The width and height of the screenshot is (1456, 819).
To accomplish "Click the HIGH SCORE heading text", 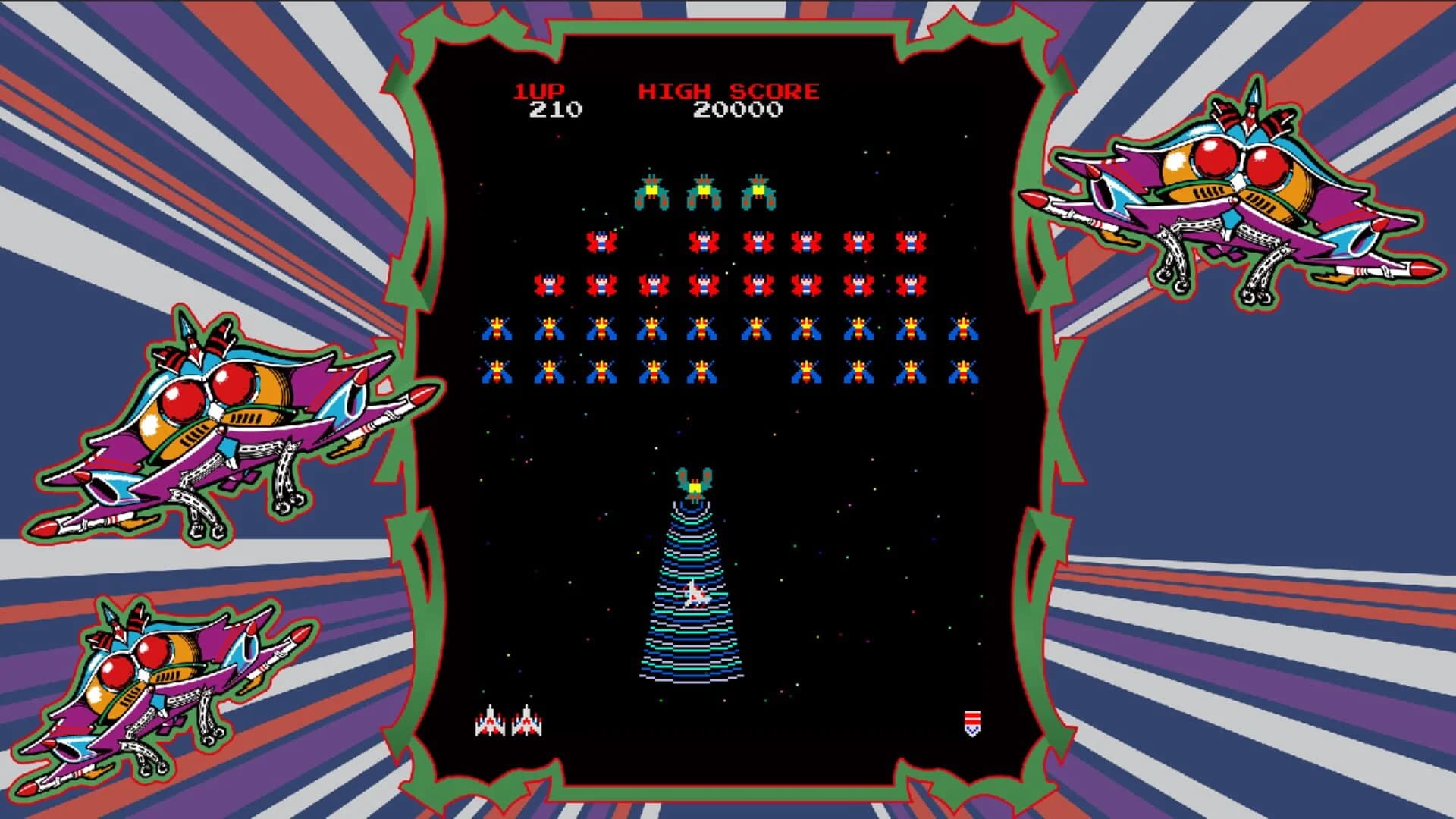I will pyautogui.click(x=730, y=90).
